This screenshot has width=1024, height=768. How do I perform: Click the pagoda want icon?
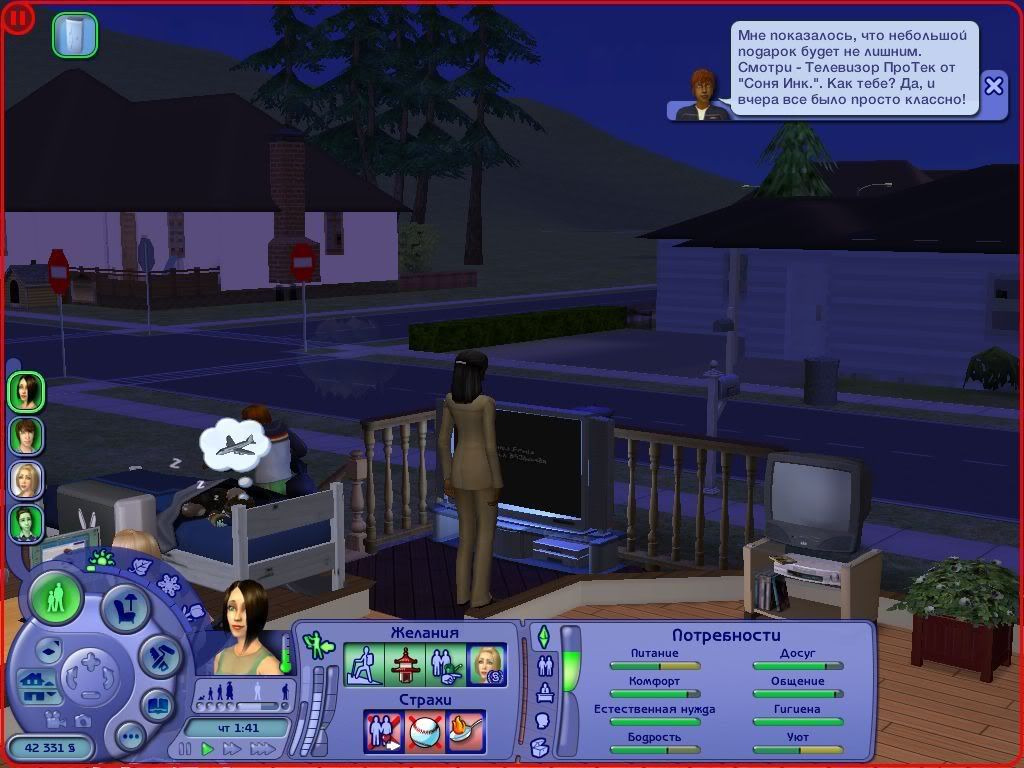[x=405, y=665]
